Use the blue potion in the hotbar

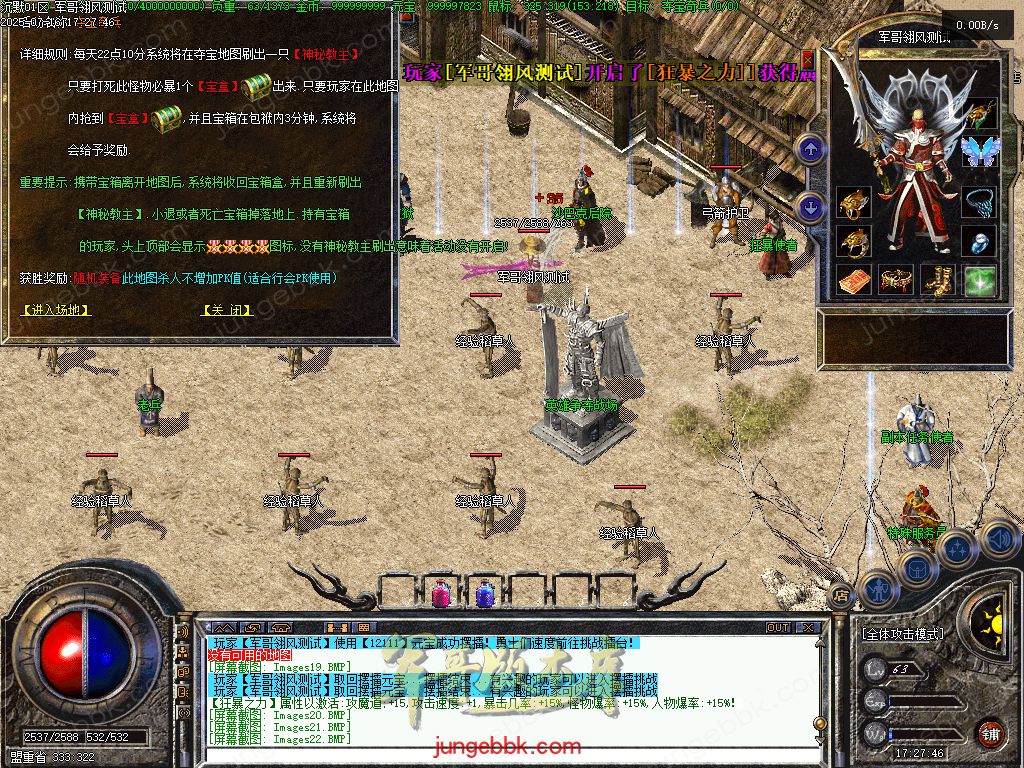485,594
